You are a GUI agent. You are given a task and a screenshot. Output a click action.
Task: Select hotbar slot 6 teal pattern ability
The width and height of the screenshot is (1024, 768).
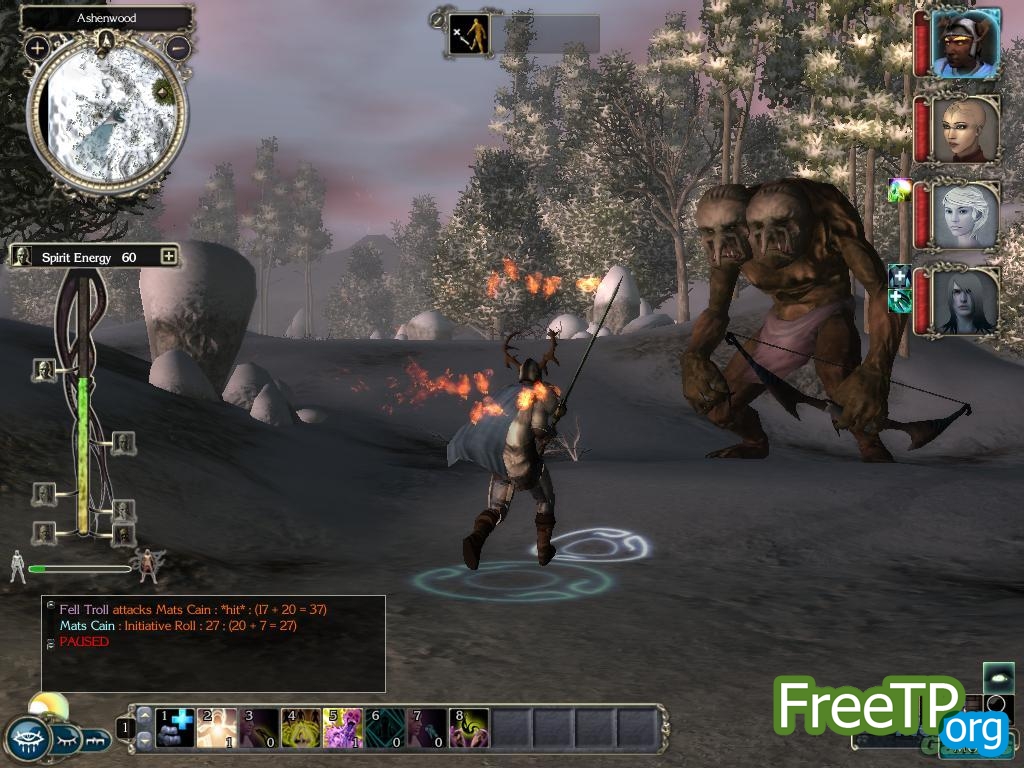(385, 728)
